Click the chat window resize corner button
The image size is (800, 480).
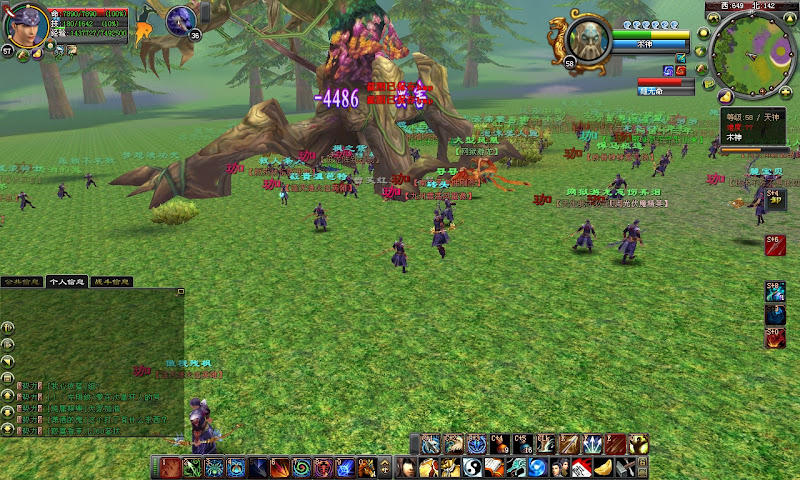(x=181, y=291)
